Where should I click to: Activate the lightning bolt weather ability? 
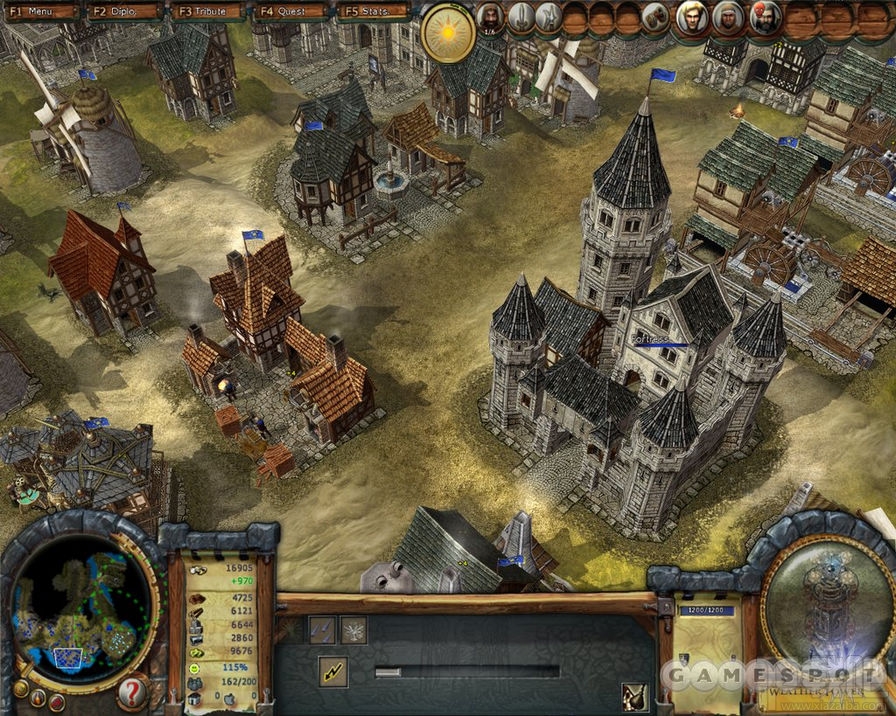pos(332,671)
